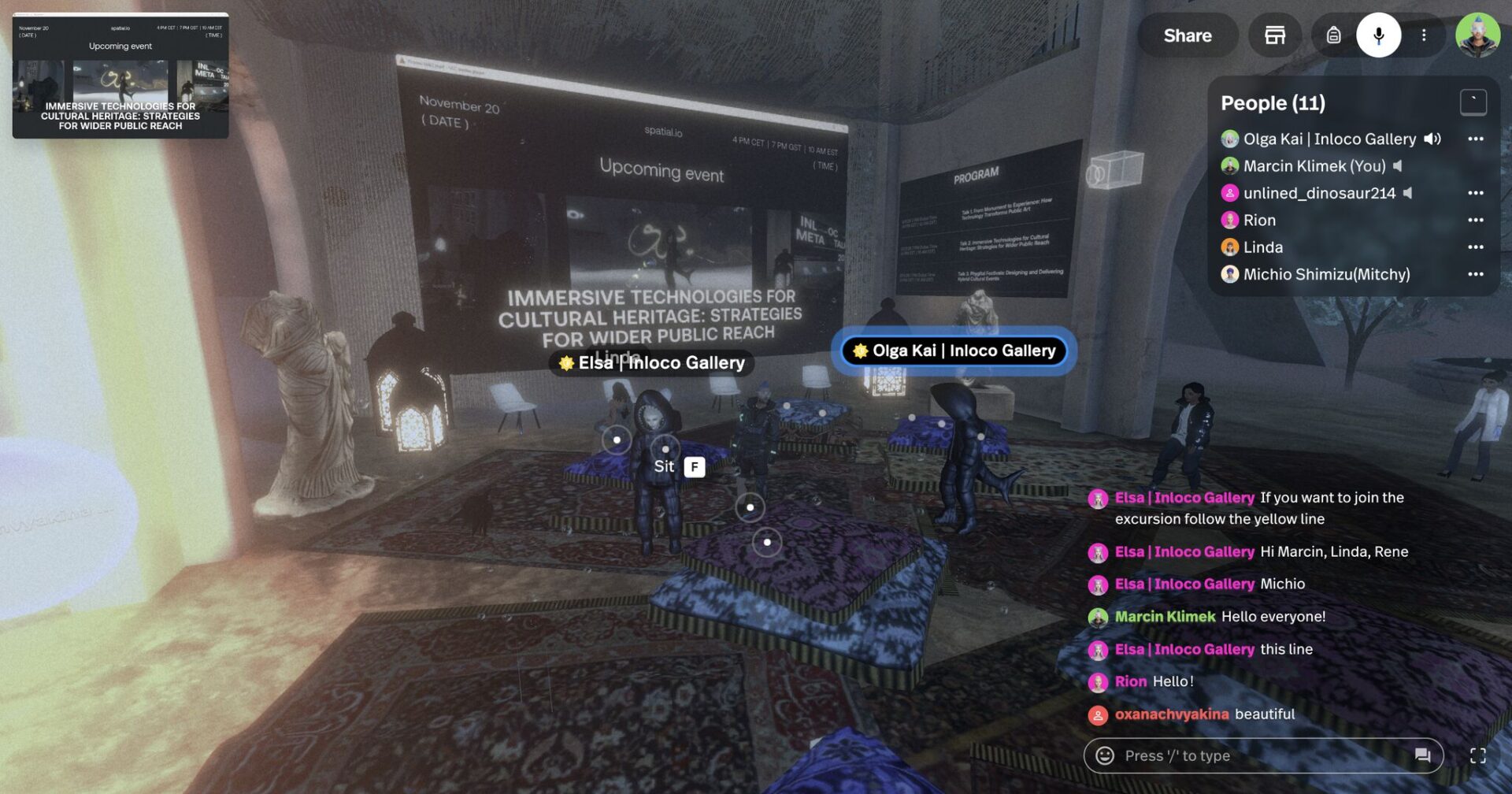Focus the chat message input field
The height and width of the screenshot is (794, 1512).
click(1260, 756)
